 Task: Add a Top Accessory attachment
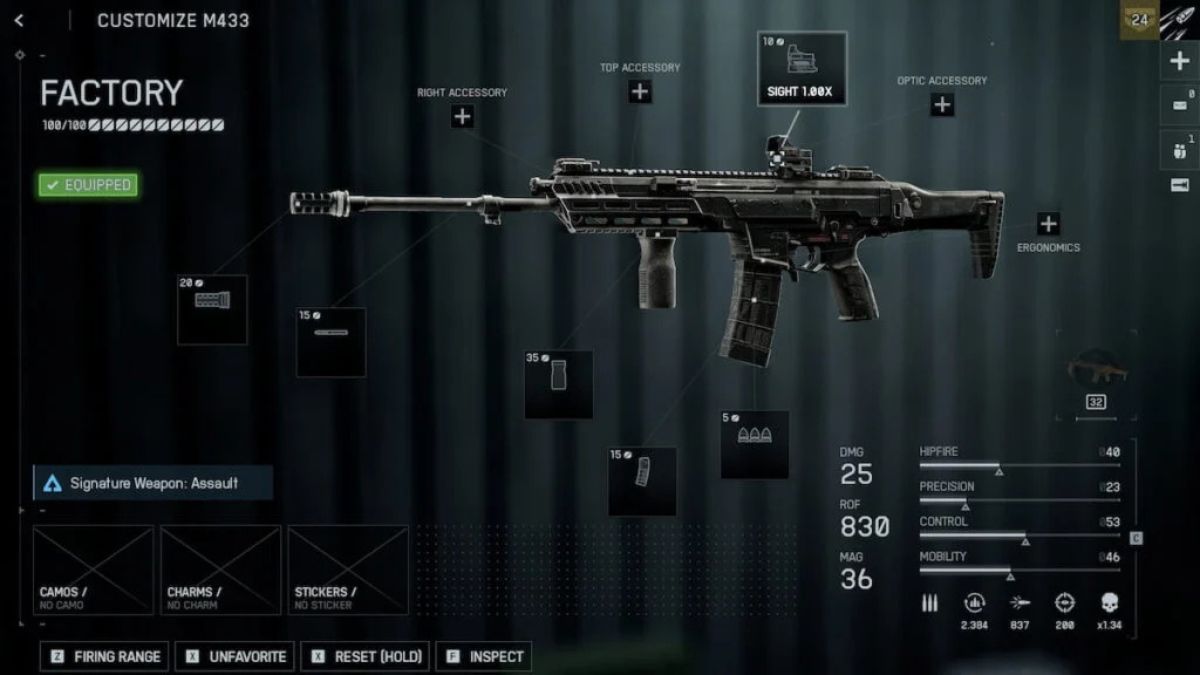click(640, 92)
